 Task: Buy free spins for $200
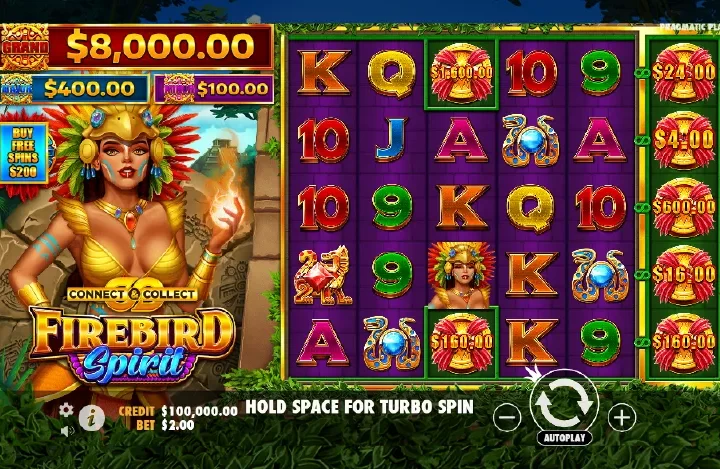click(21, 152)
